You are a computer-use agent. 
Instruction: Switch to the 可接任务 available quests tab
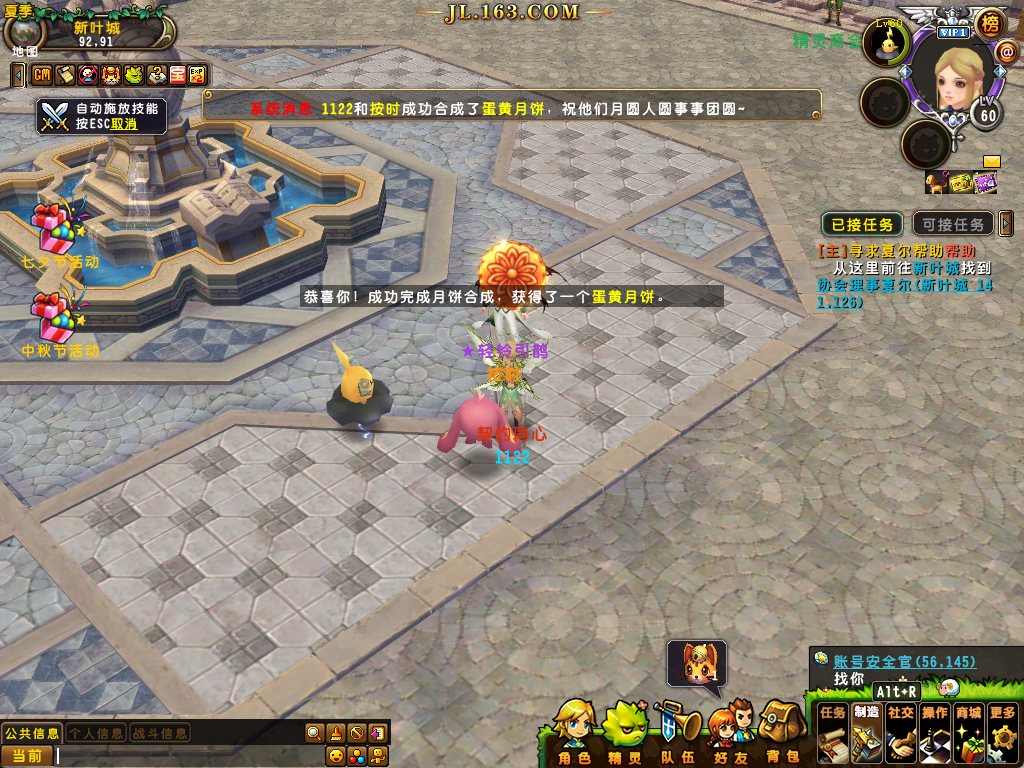pyautogui.click(x=954, y=224)
